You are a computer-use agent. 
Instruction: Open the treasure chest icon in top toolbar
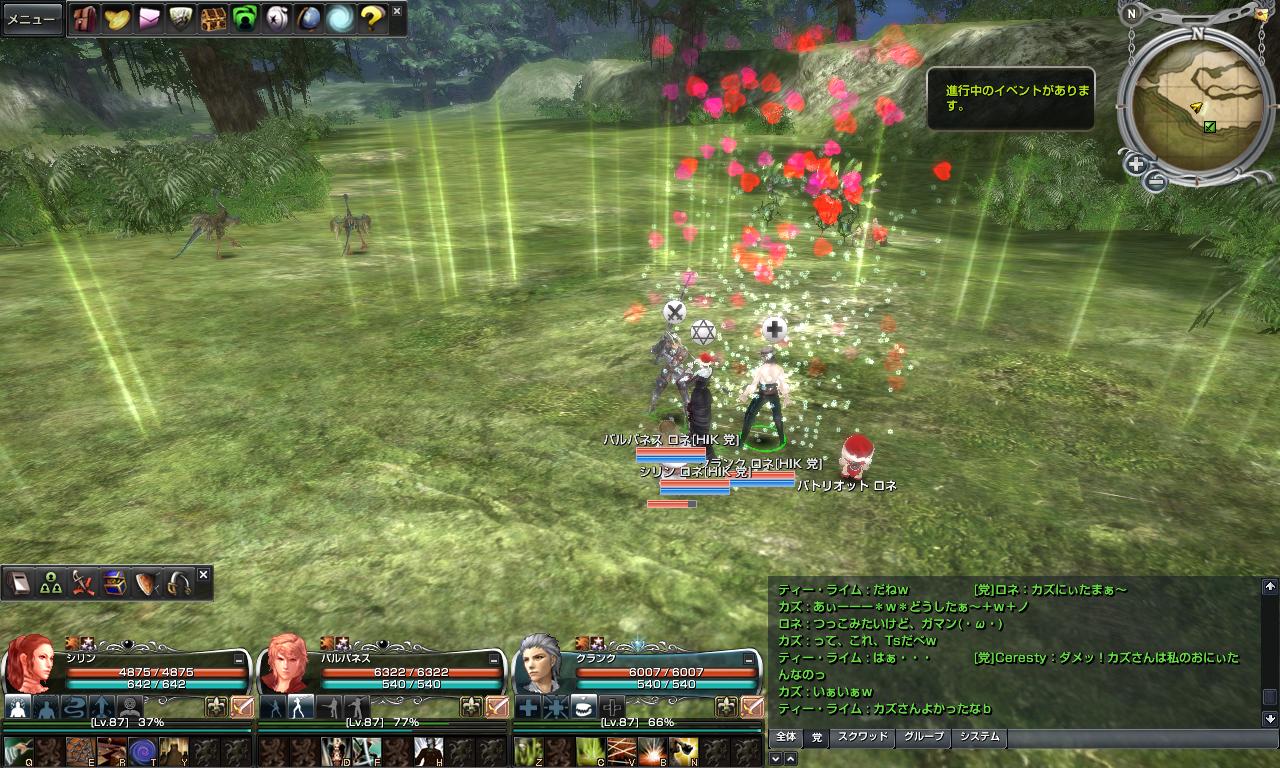[212, 19]
